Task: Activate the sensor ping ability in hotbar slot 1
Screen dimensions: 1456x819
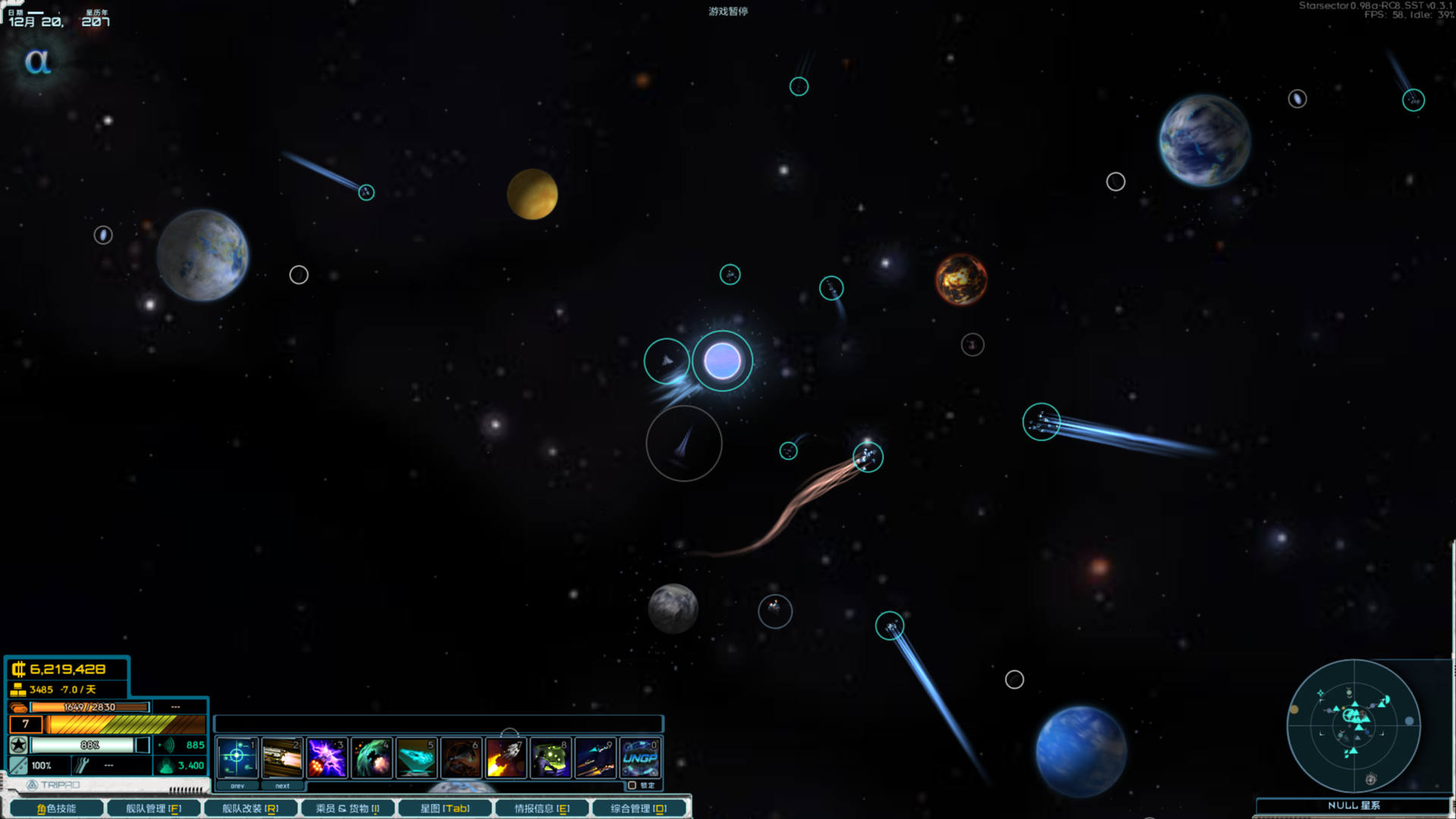Action: pyautogui.click(x=237, y=756)
